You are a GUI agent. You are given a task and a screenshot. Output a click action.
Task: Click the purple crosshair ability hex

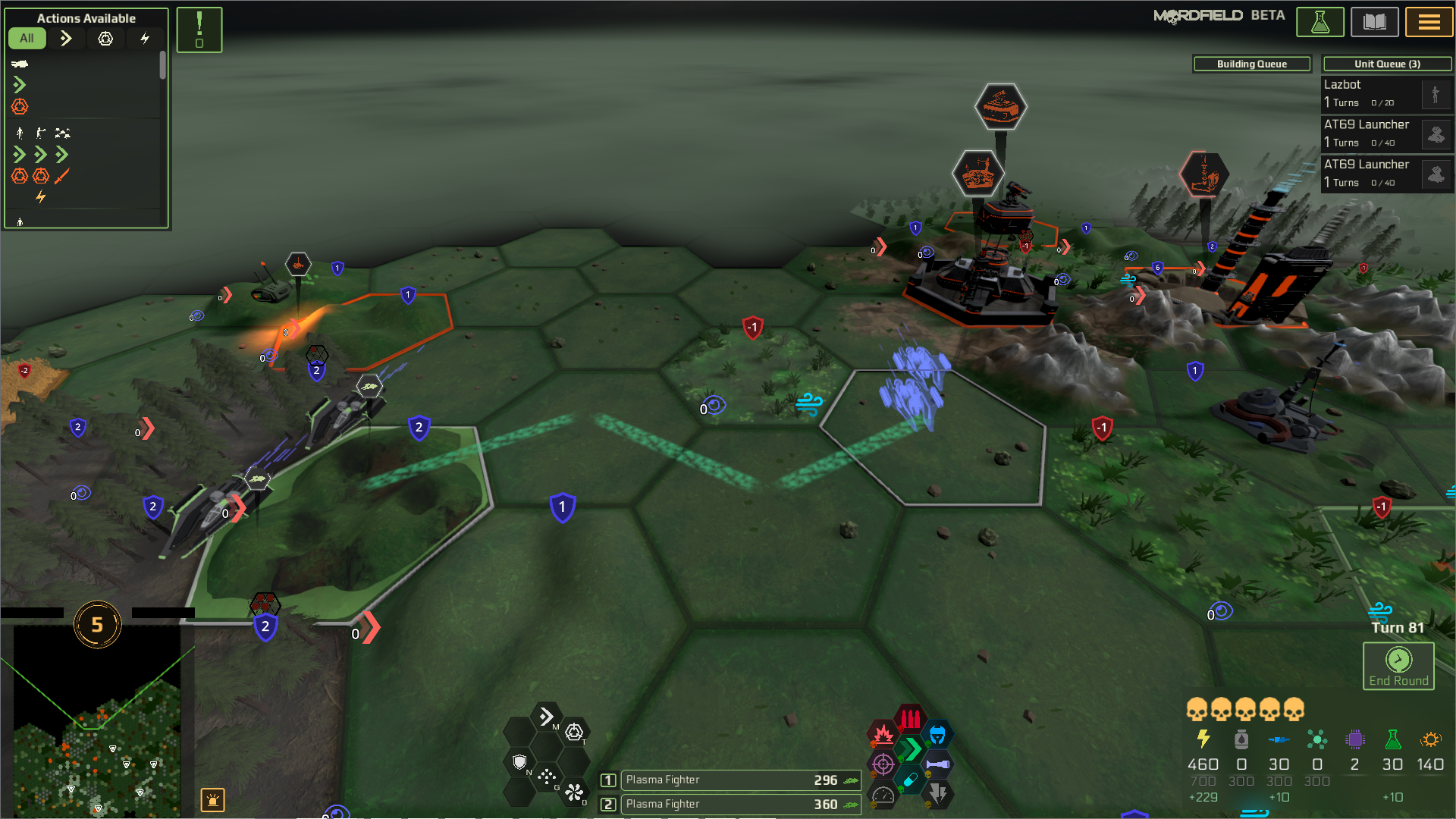click(883, 764)
